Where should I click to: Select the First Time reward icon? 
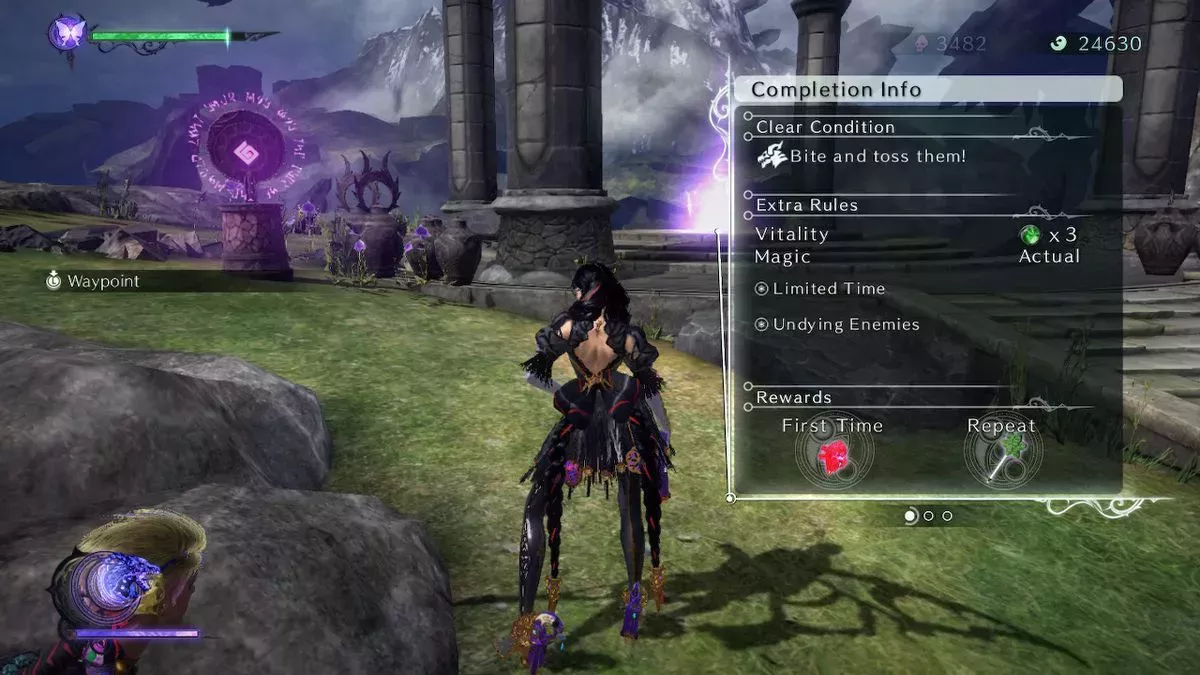pyautogui.click(x=833, y=458)
